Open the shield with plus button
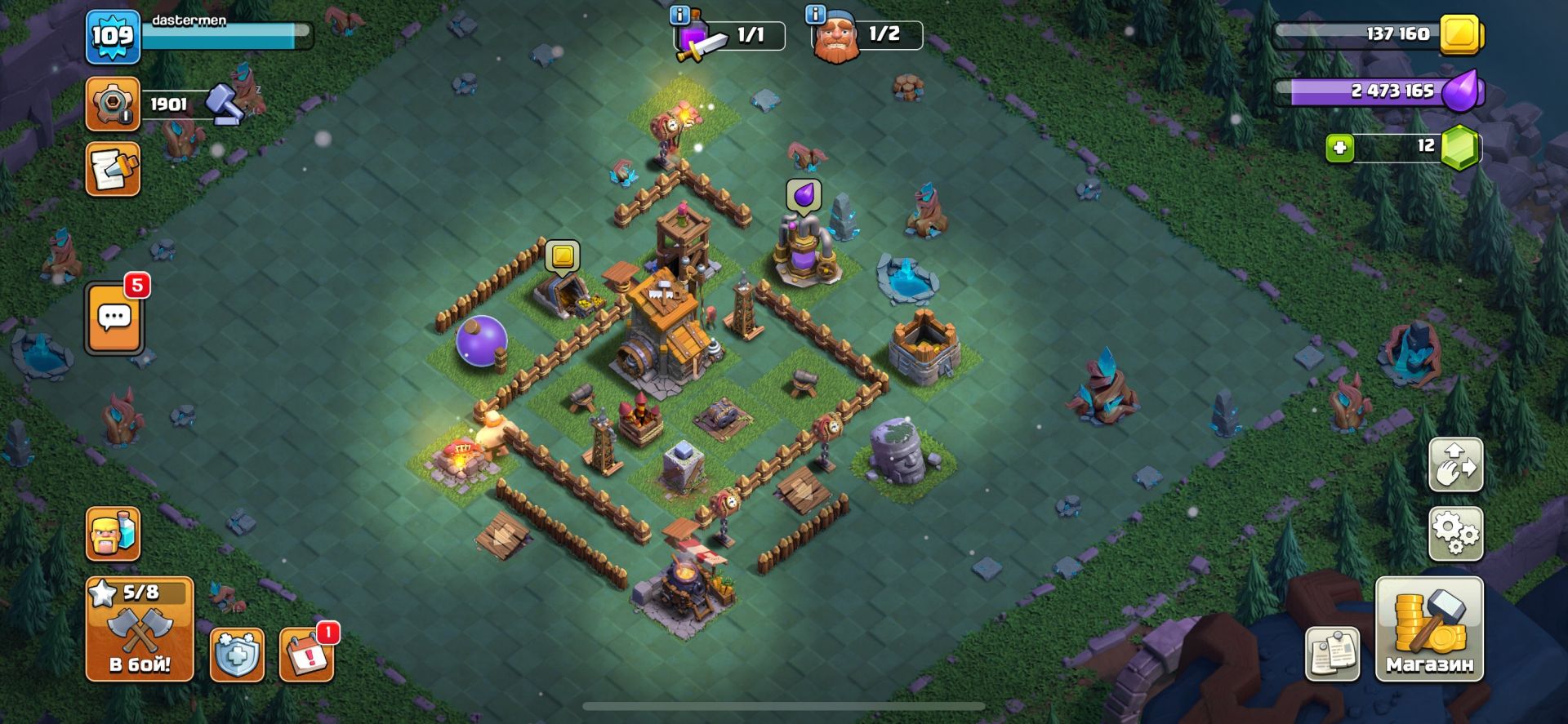The width and height of the screenshot is (1568, 724). [x=237, y=655]
